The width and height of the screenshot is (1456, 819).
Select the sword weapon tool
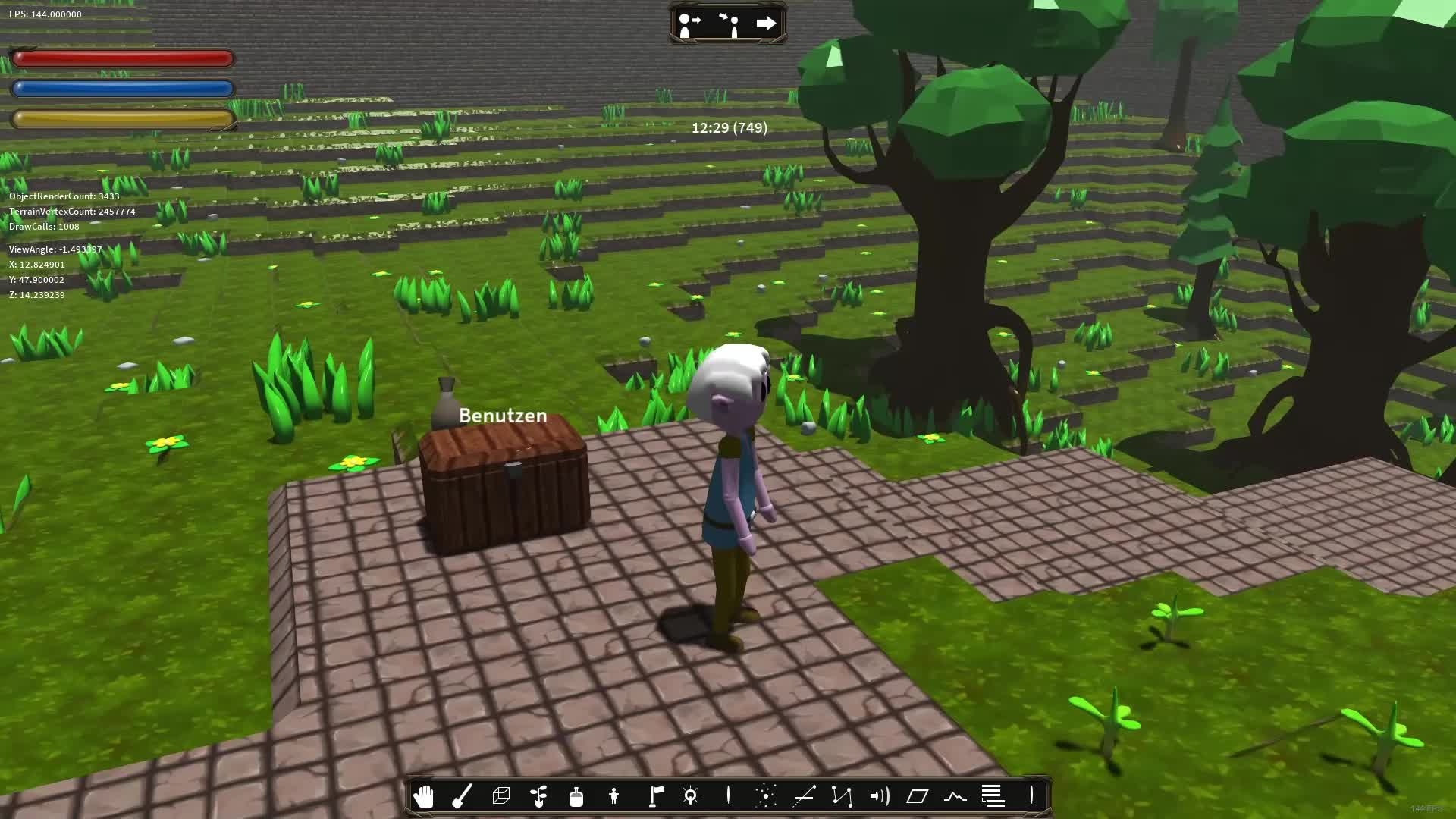pos(729,795)
